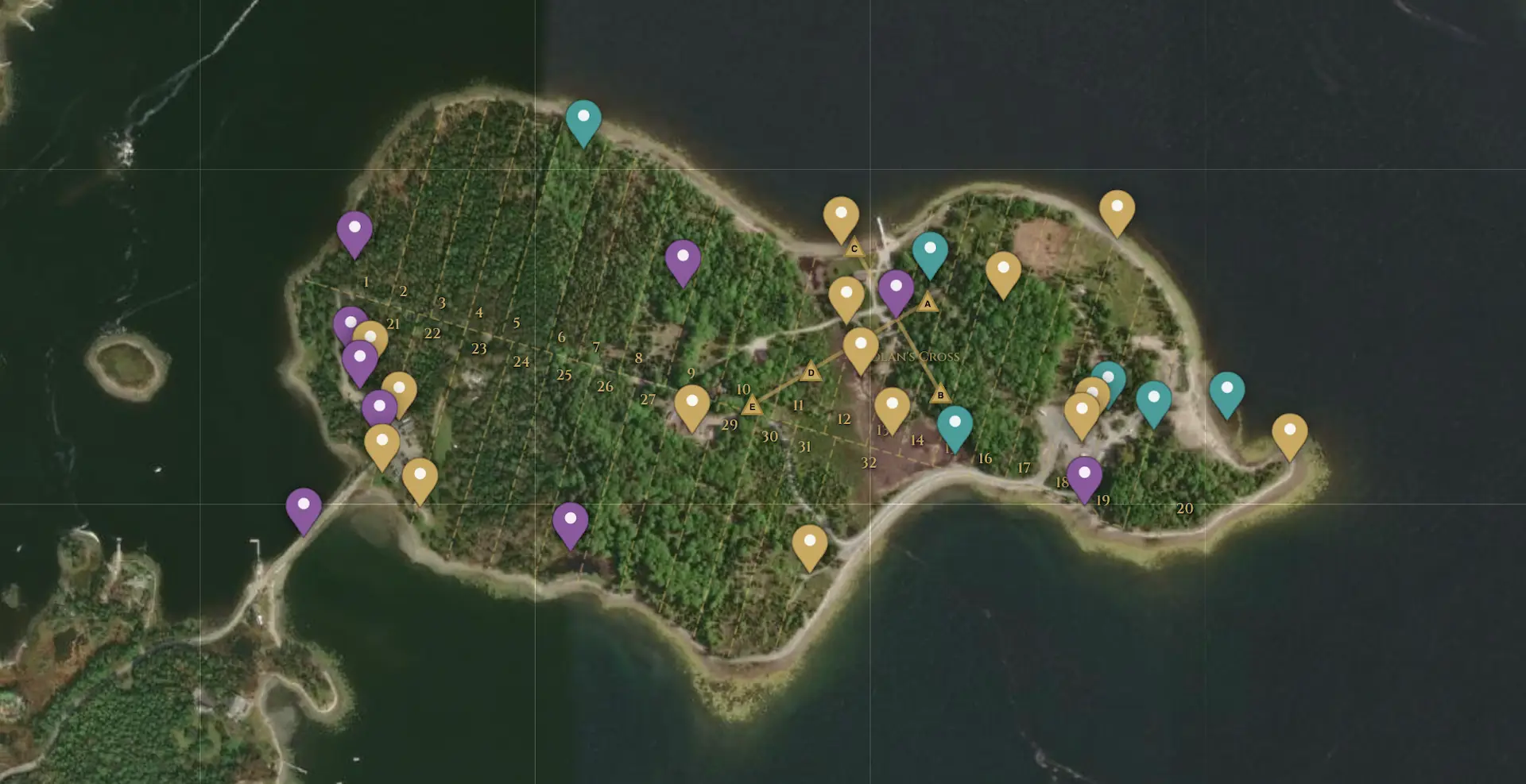Click triangle marker B below Nolan's Cross
This screenshot has height=784, width=1526.
click(x=941, y=393)
